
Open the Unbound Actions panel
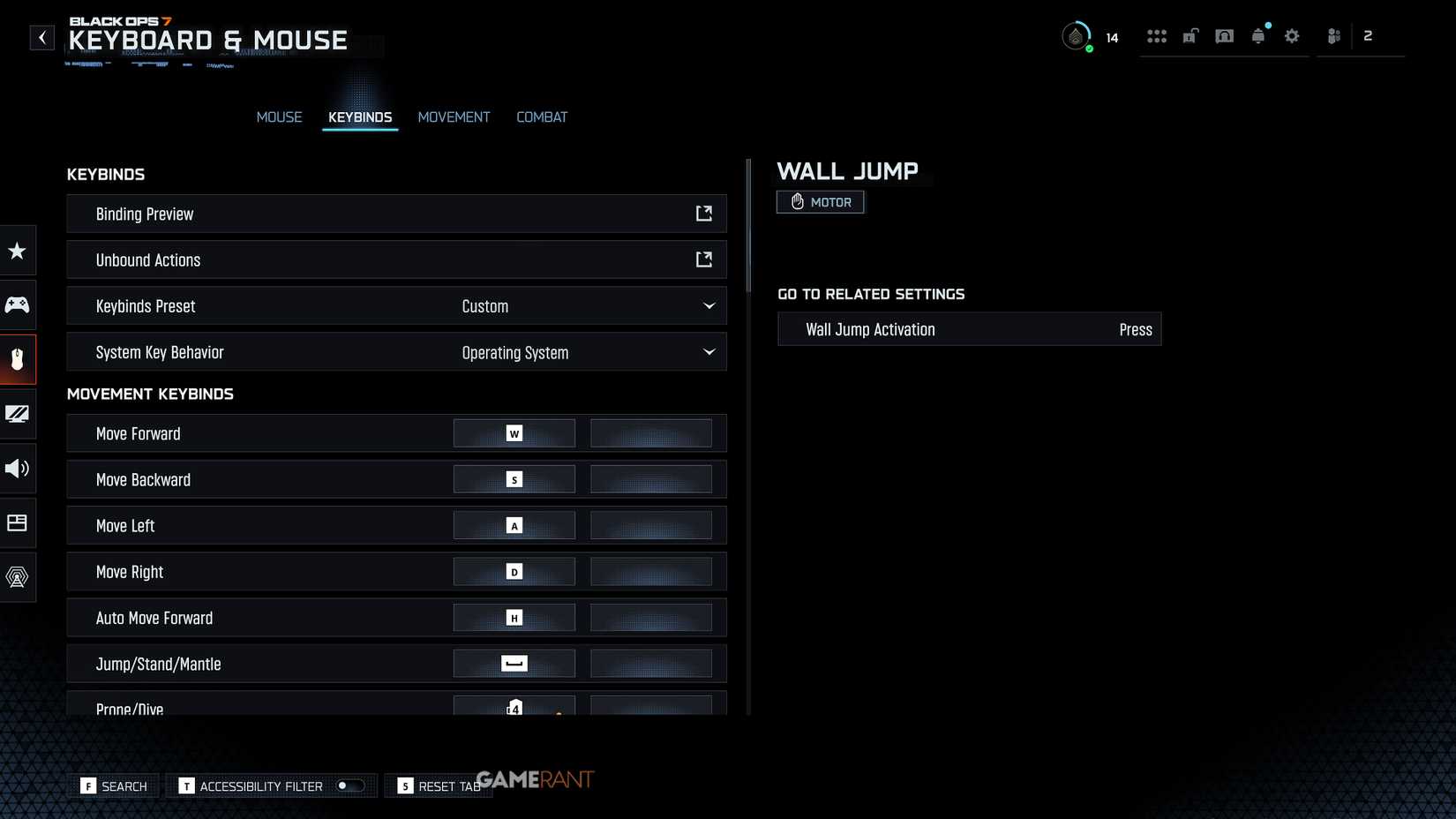(396, 259)
